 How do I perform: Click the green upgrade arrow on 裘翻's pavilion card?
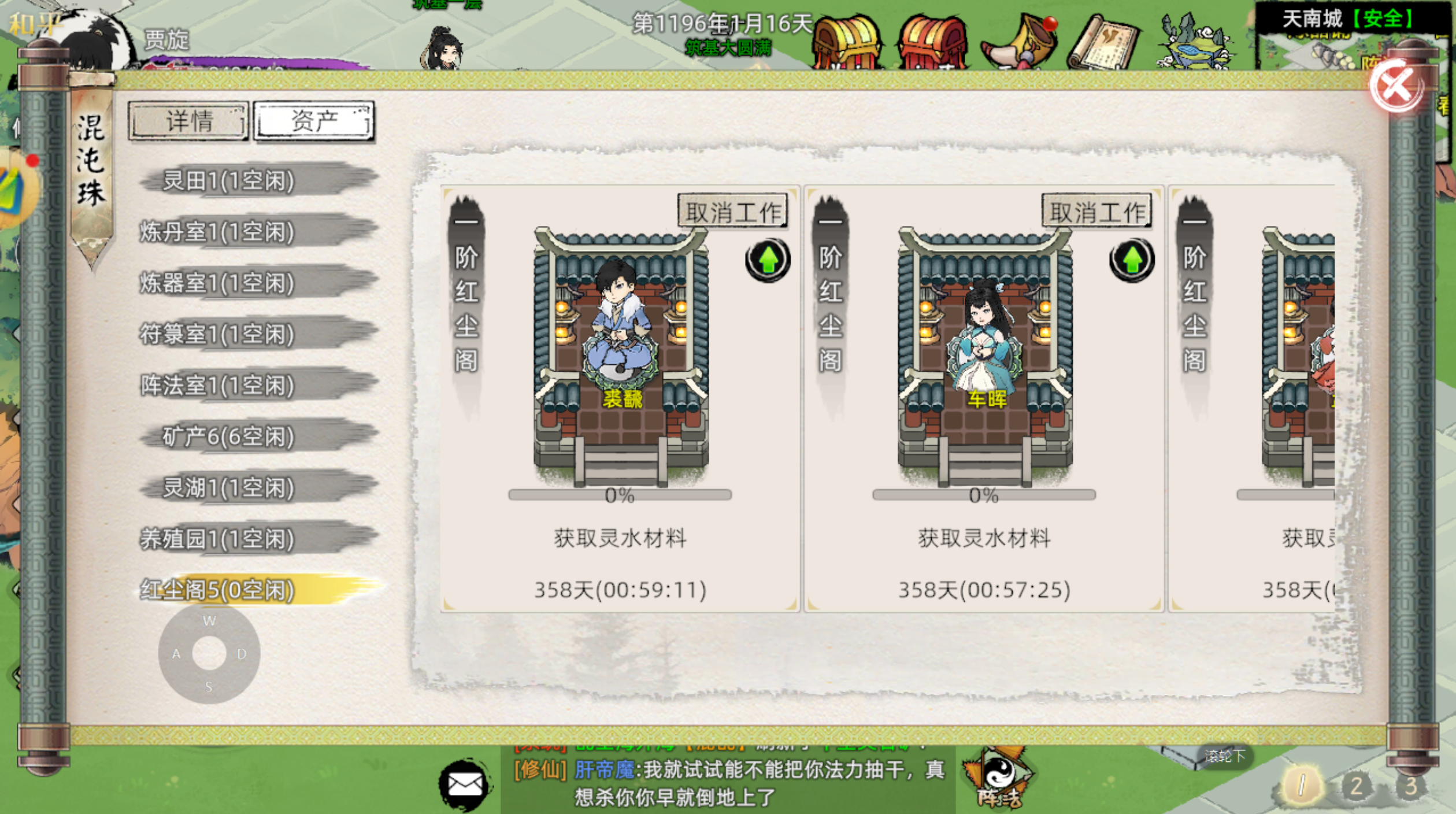pyautogui.click(x=767, y=260)
